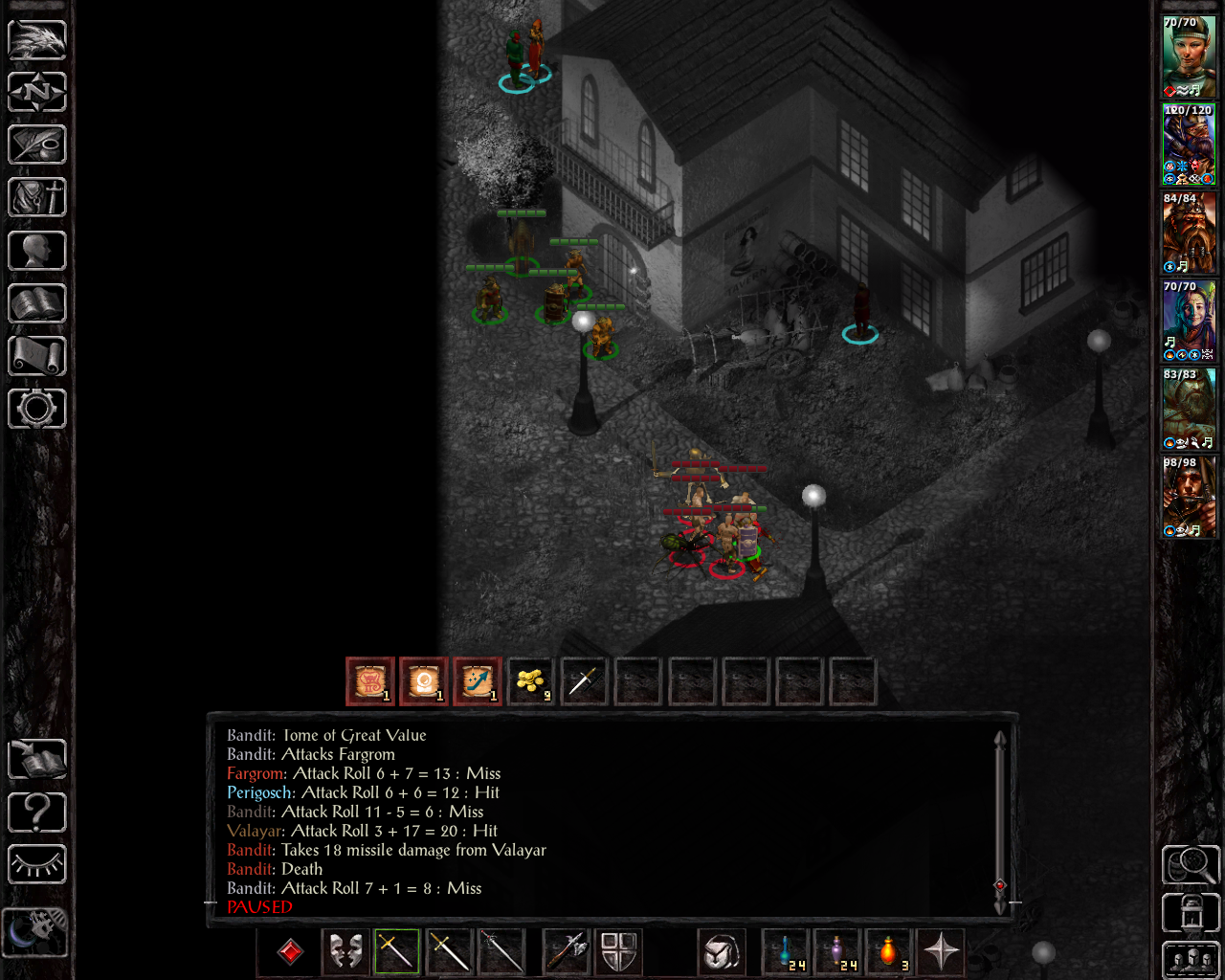1225x980 pixels.
Task: Open the inventory armor and sword button
Action: coord(37,198)
